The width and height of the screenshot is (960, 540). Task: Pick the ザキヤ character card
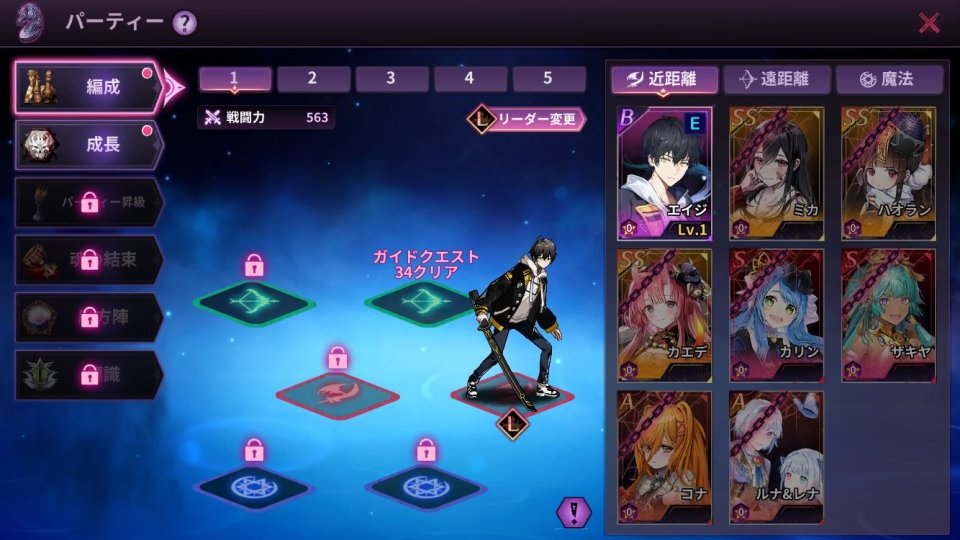[x=889, y=316]
